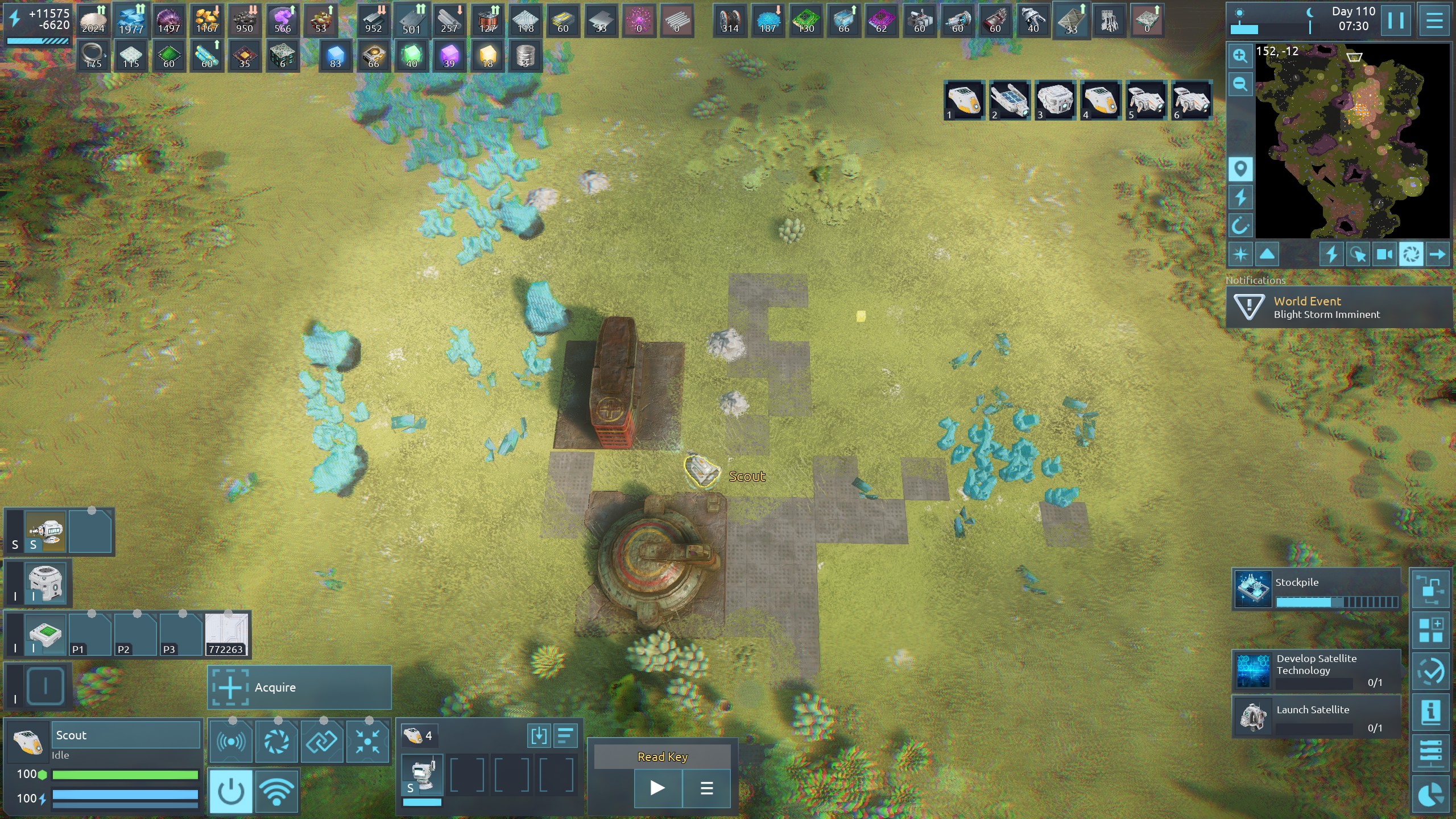
Task: Pause the game with the pause button
Action: (x=1396, y=20)
